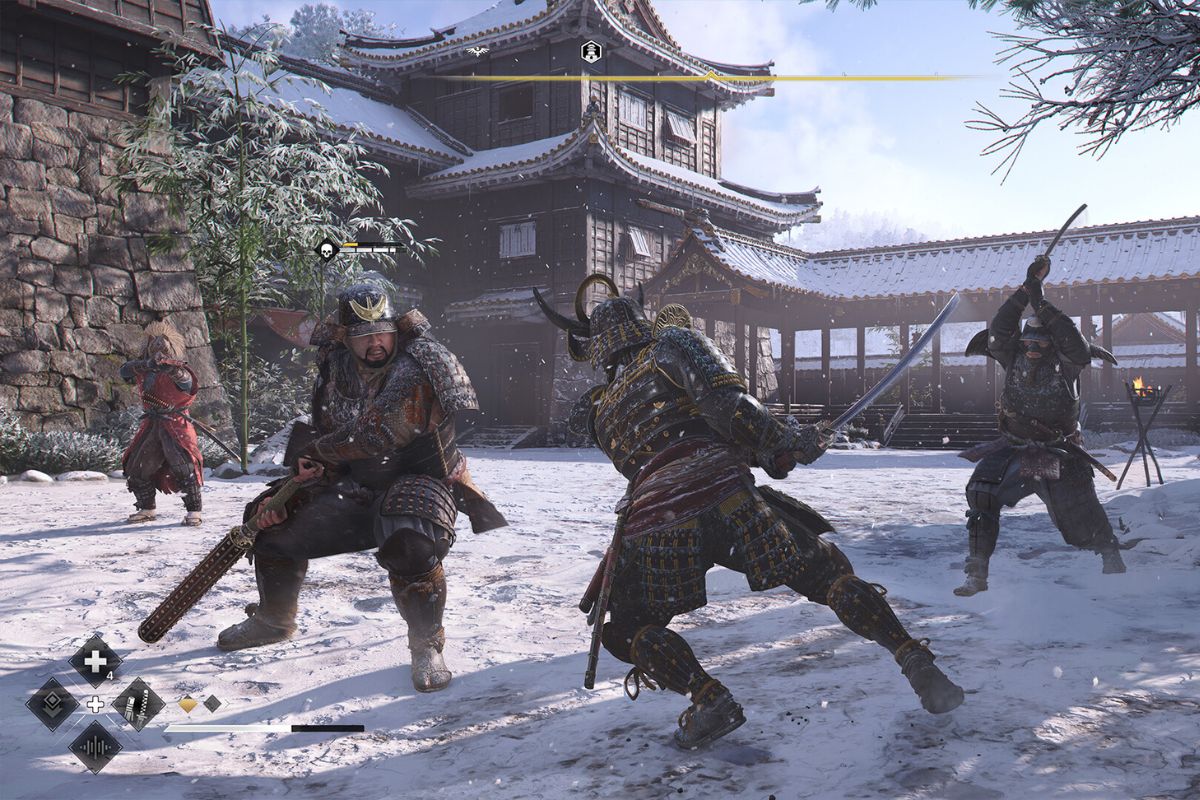Image resolution: width=1200 pixels, height=800 pixels.
Task: Select the layered diamond ability slot
Action: point(52,704)
